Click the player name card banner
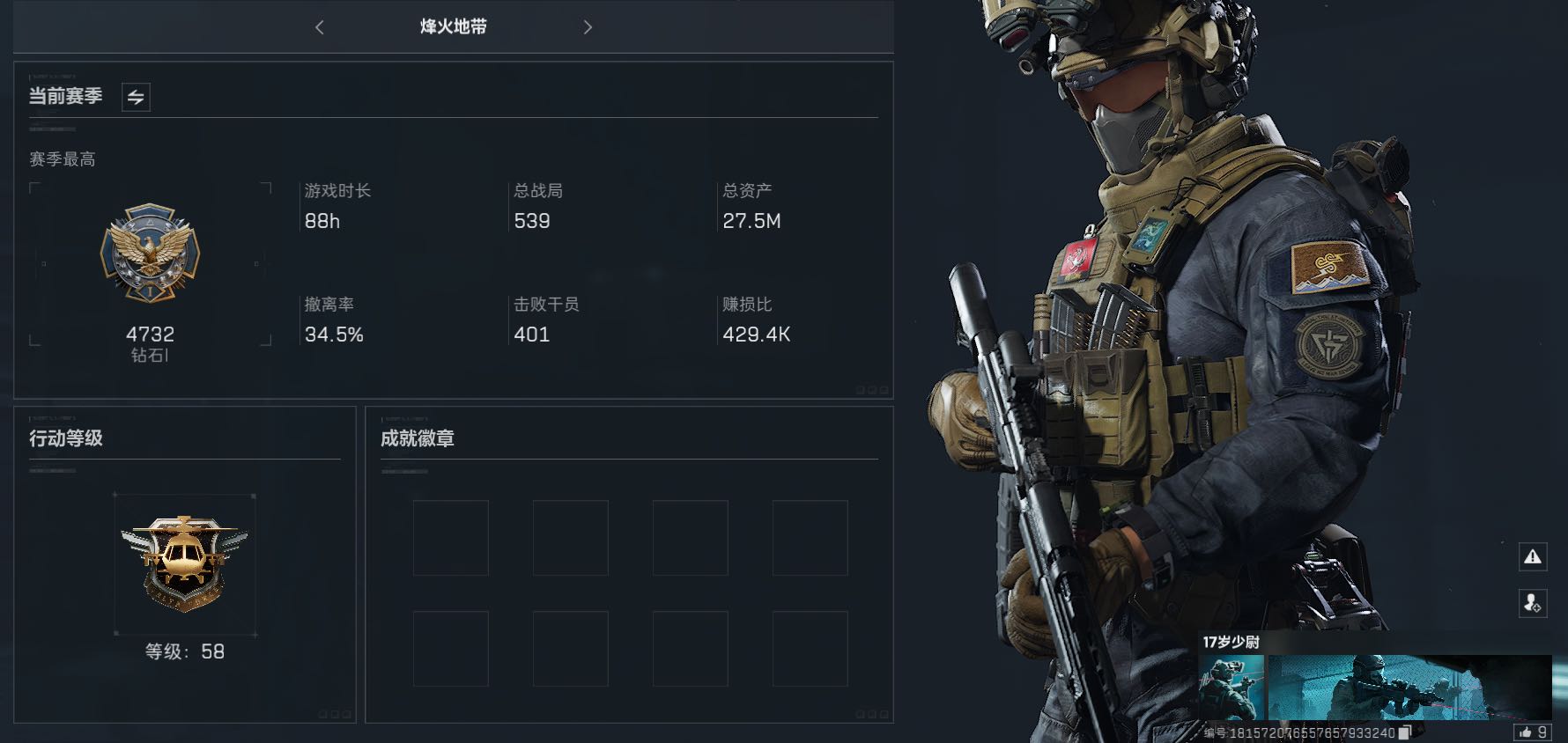The image size is (1568, 743). tap(1409, 688)
